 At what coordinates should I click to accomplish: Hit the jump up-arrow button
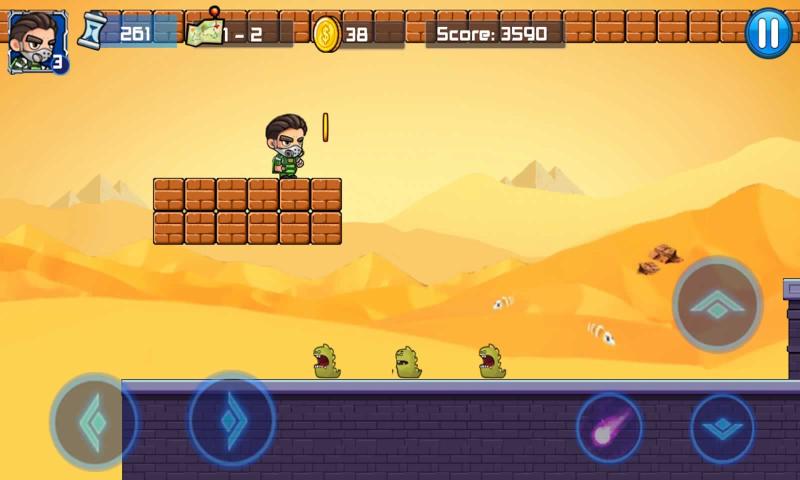click(717, 304)
